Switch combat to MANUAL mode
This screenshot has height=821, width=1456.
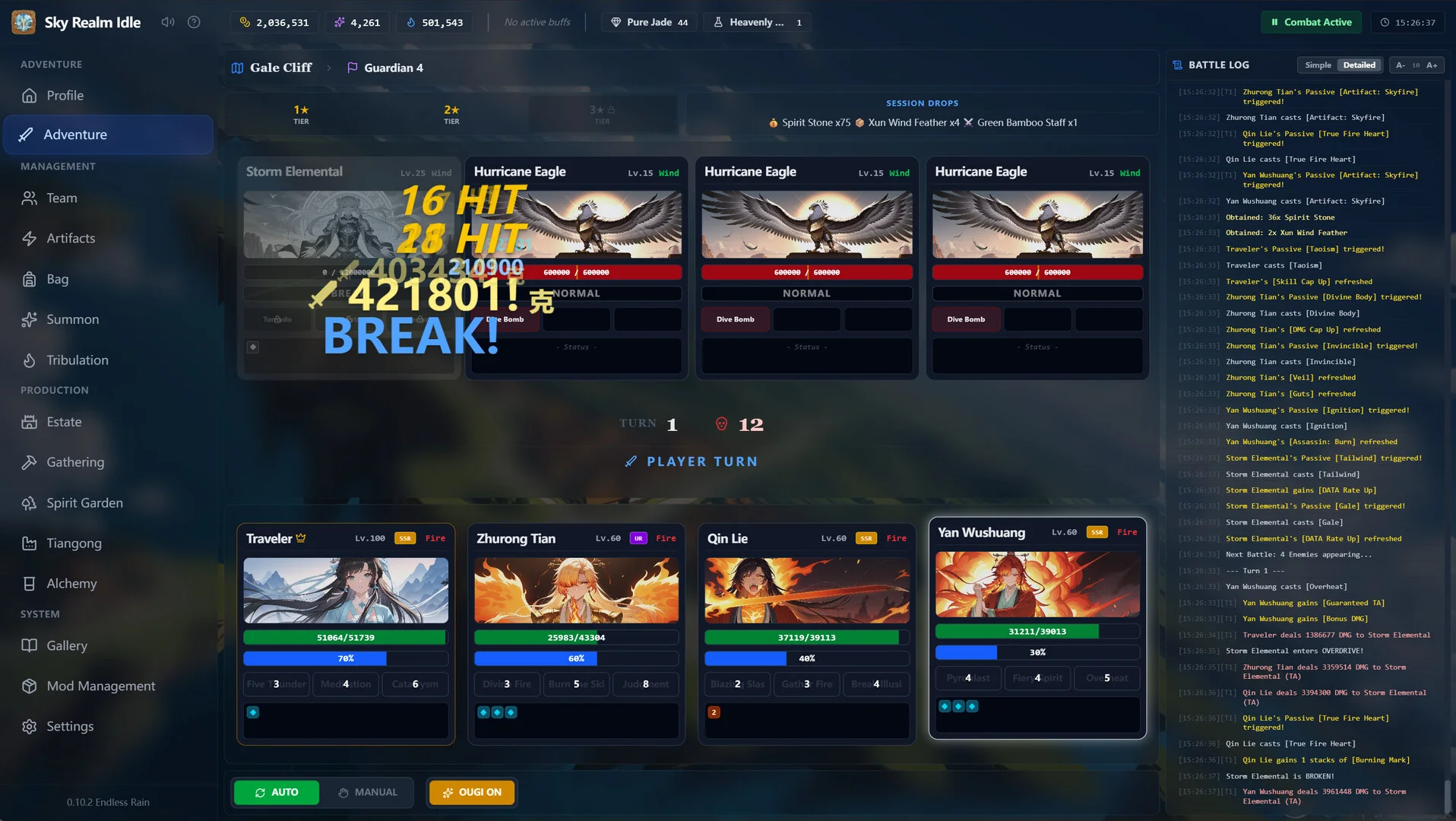click(x=368, y=792)
